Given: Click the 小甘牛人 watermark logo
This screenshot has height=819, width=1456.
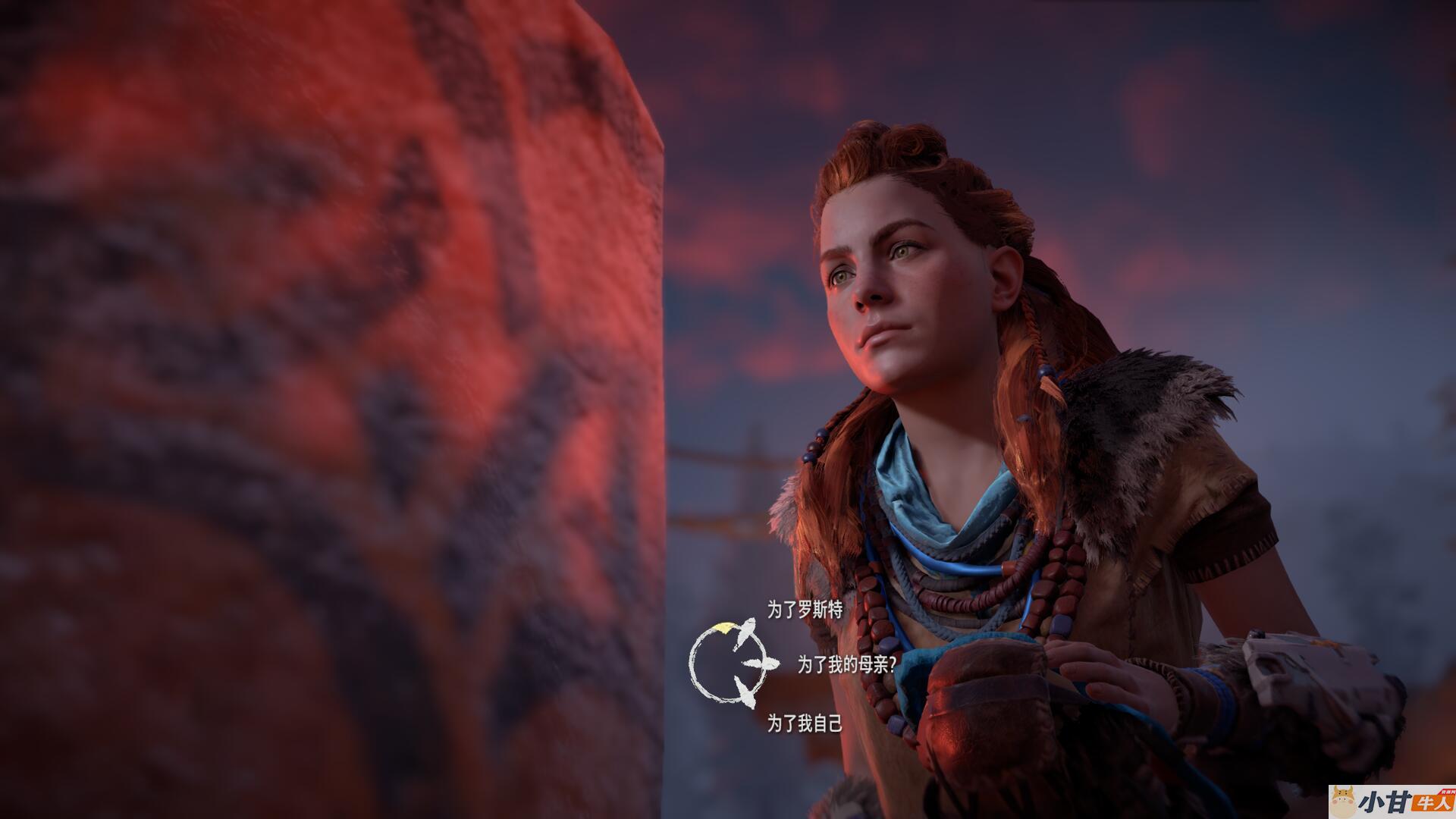Looking at the screenshot, I should pyautogui.click(x=1391, y=802).
